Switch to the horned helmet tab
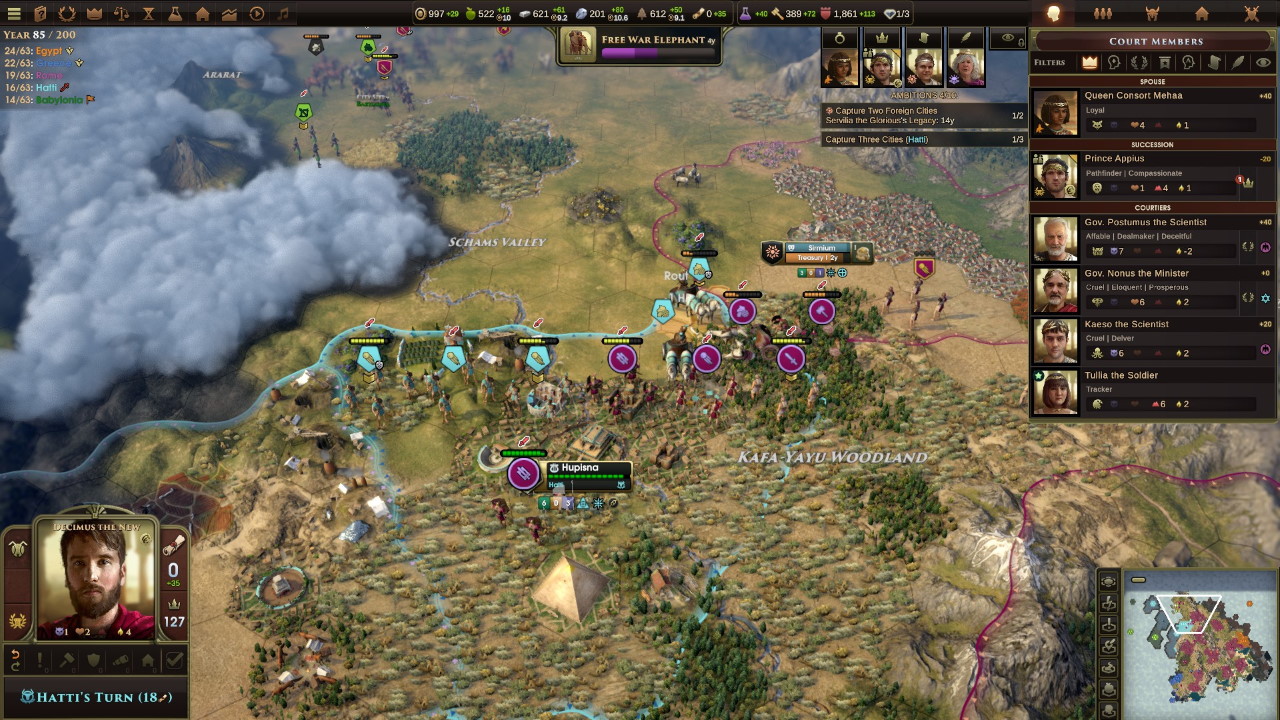The image size is (1280, 720). point(1152,14)
